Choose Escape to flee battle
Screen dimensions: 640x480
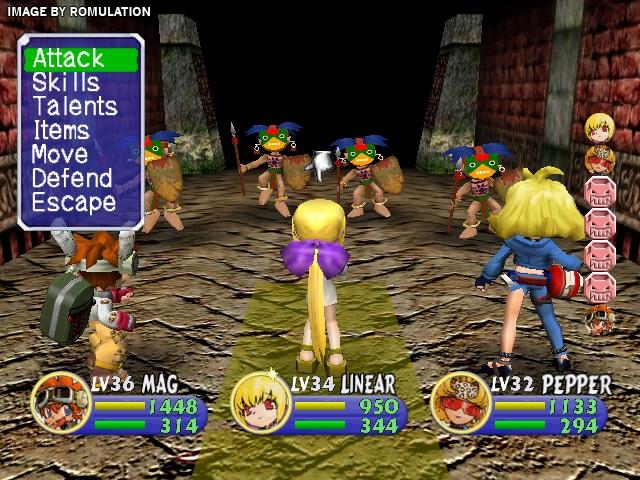(x=73, y=202)
